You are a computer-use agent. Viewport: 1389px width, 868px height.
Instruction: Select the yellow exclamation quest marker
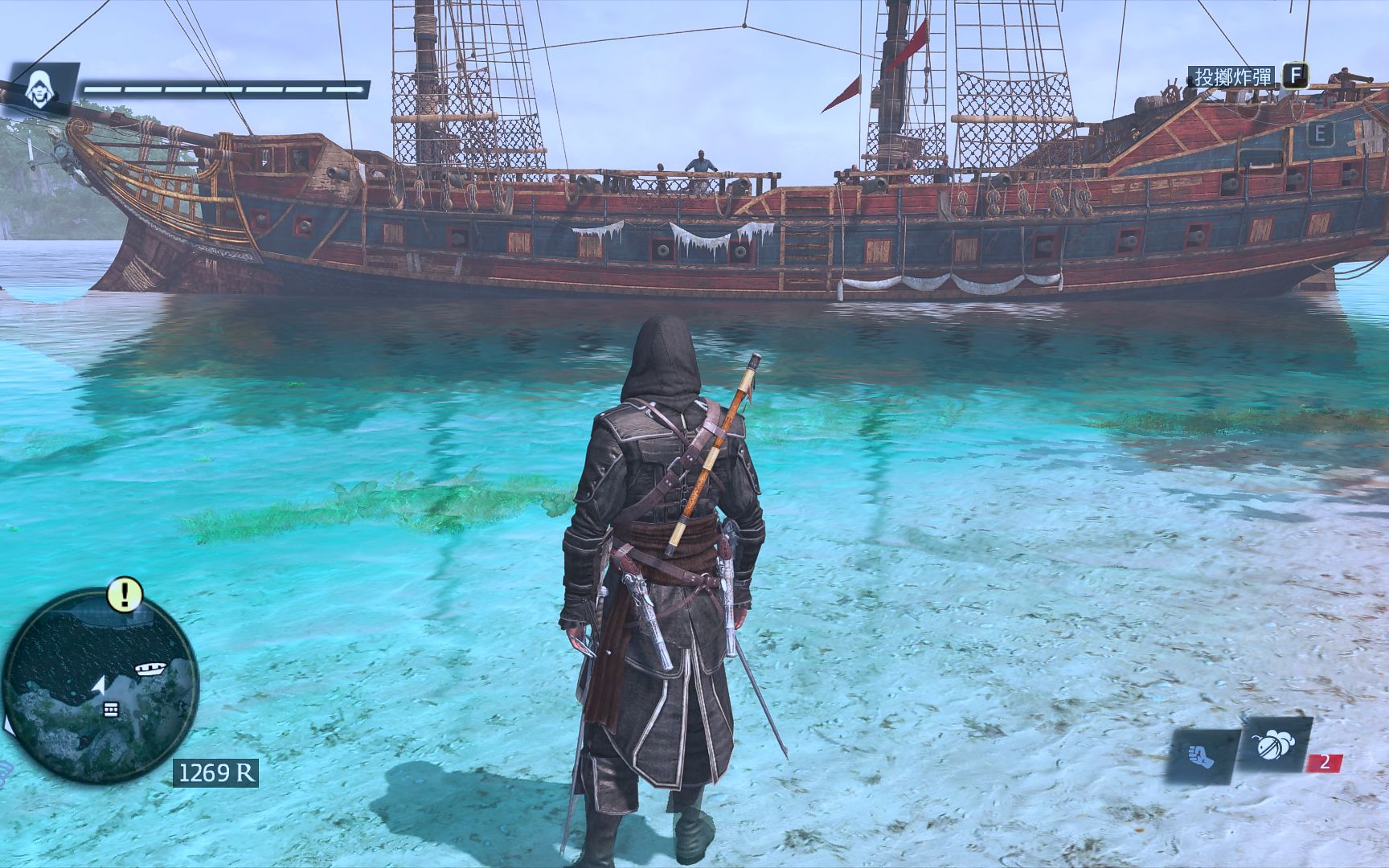125,595
